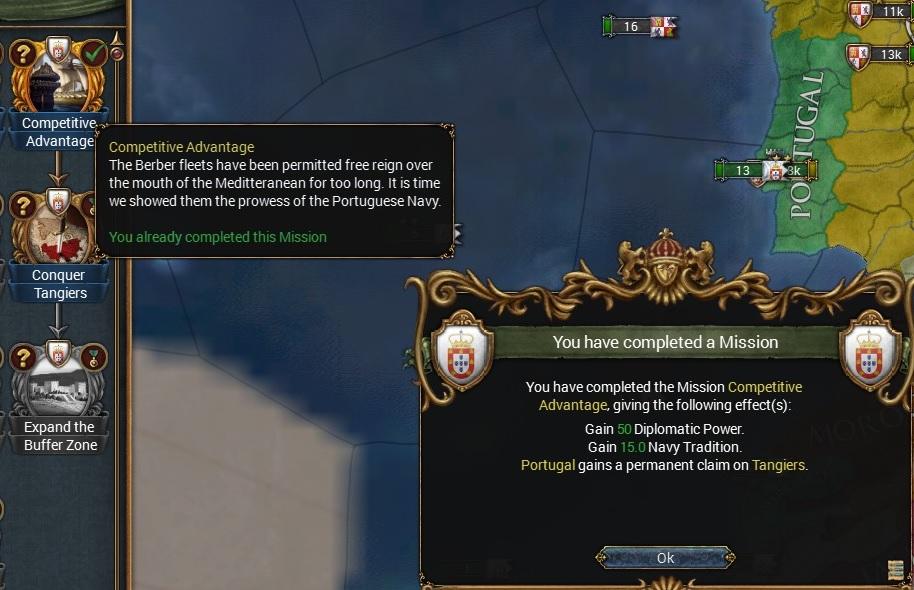This screenshot has width=914, height=590.
Task: Click the question mark beside Competitive Advantage
Action: [22, 54]
